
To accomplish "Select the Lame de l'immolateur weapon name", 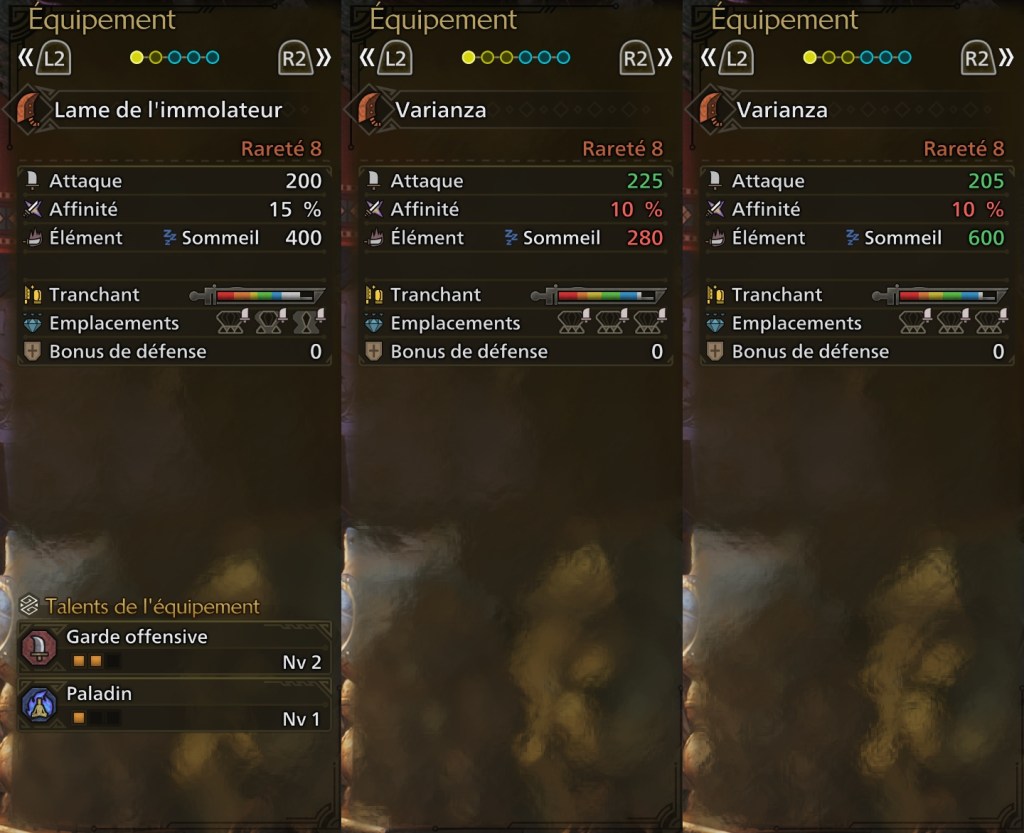I will pyautogui.click(x=168, y=110).
